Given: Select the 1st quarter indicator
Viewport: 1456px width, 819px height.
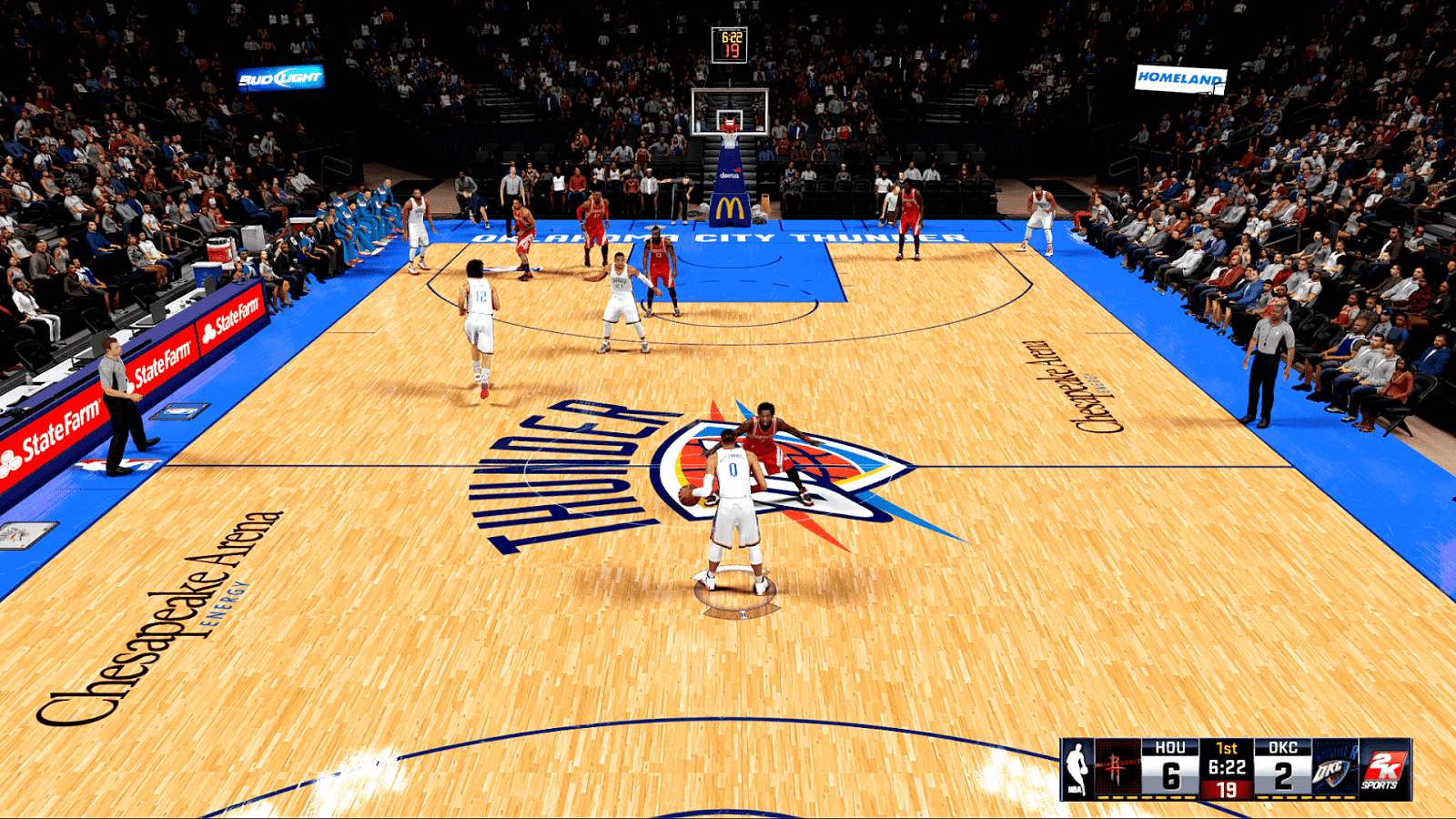Looking at the screenshot, I should [1226, 747].
